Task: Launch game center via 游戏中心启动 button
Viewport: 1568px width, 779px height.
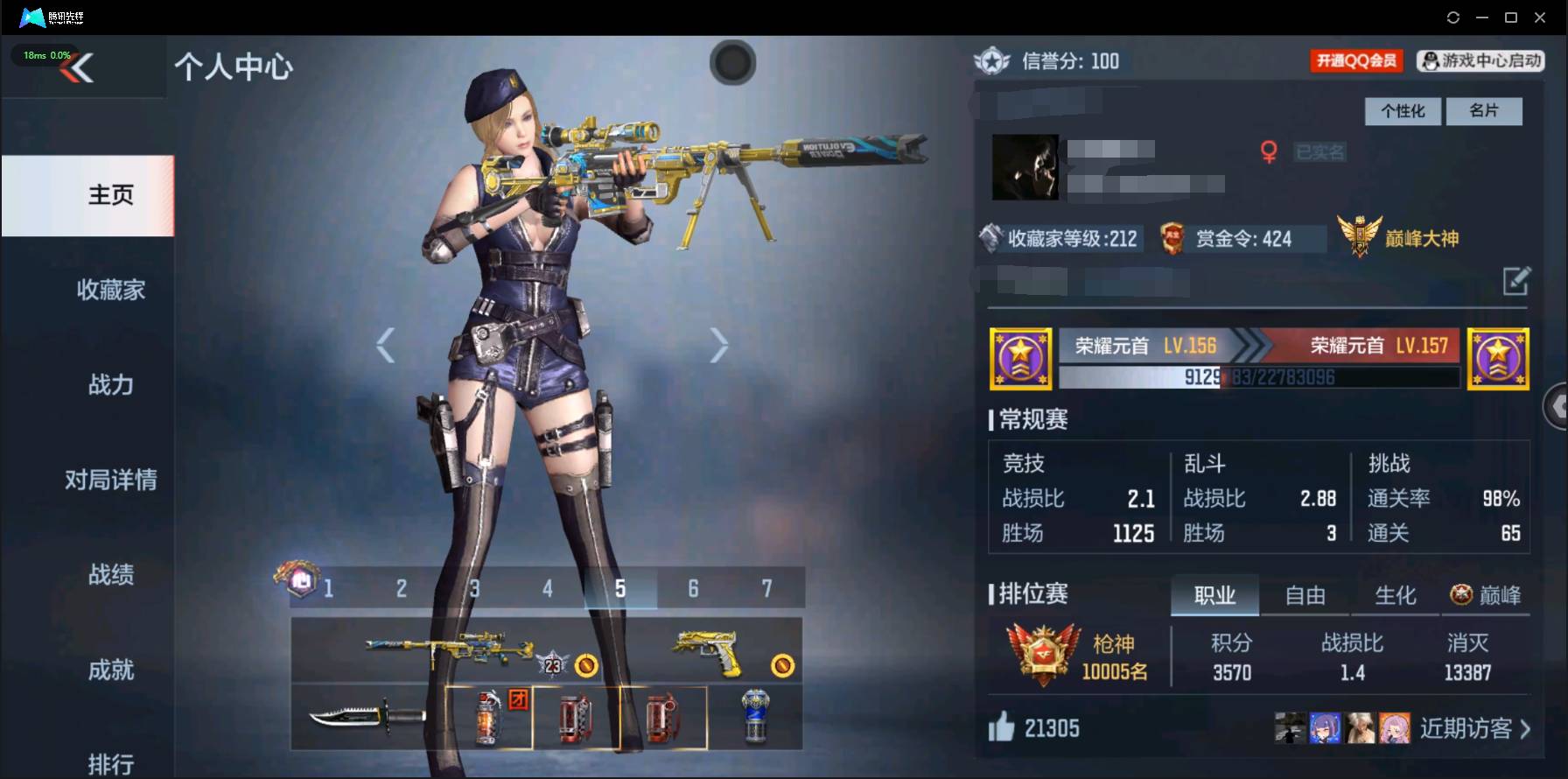Action: [x=1479, y=61]
